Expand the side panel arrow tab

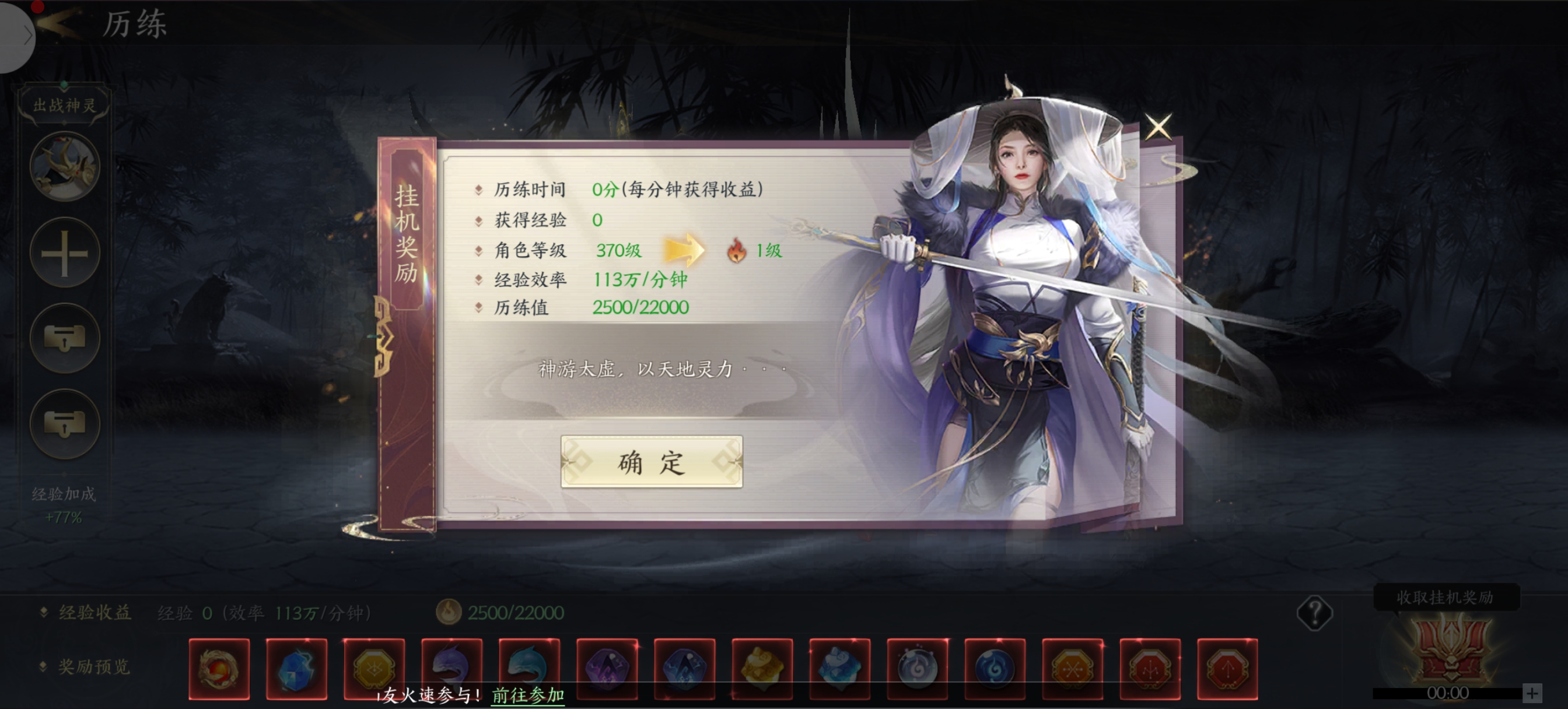18,36
